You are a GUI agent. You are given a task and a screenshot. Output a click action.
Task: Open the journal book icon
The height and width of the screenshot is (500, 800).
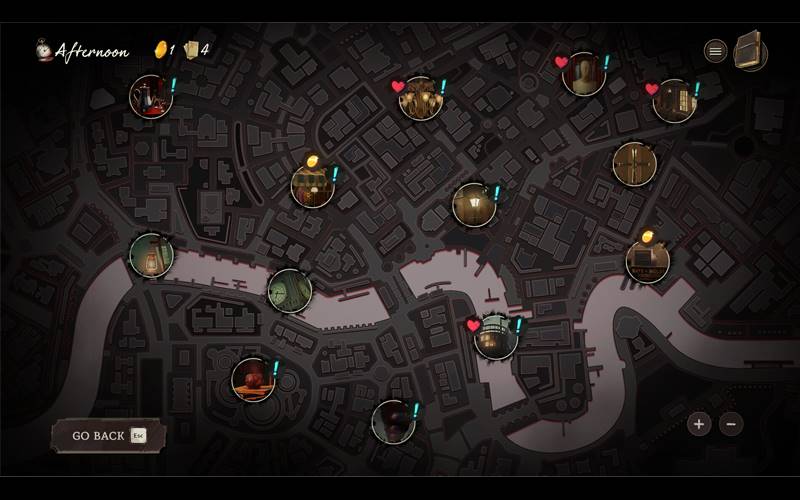(x=750, y=52)
